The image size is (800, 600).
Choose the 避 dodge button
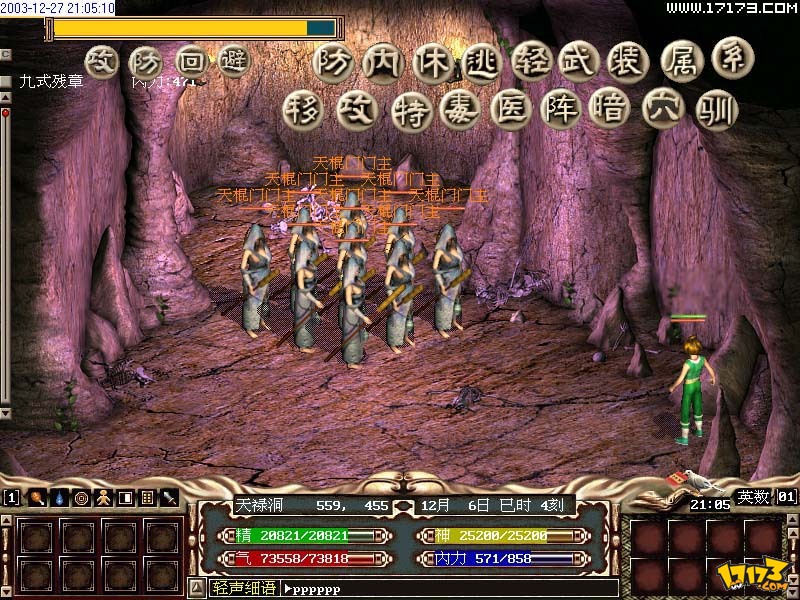tap(233, 62)
